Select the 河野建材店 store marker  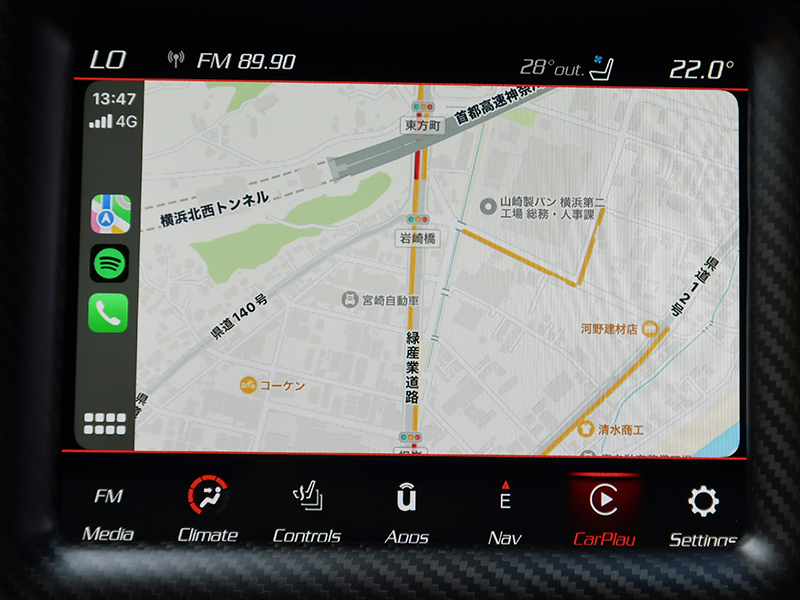(649, 328)
